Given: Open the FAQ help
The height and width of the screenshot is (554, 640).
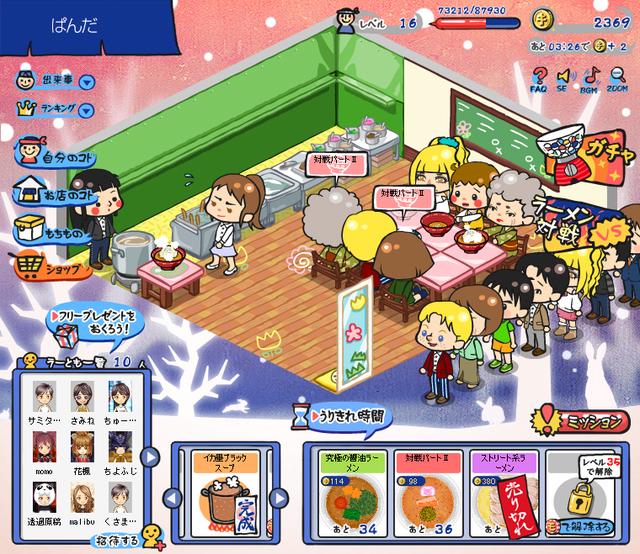Looking at the screenshot, I should point(539,76).
